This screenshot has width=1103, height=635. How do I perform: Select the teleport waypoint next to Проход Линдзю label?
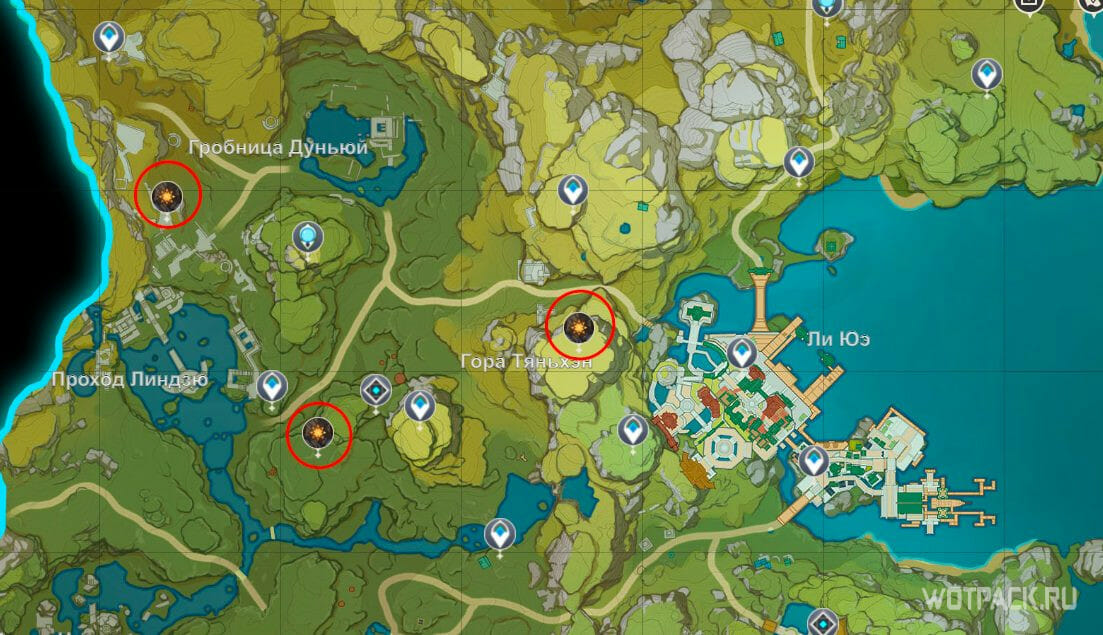click(271, 385)
